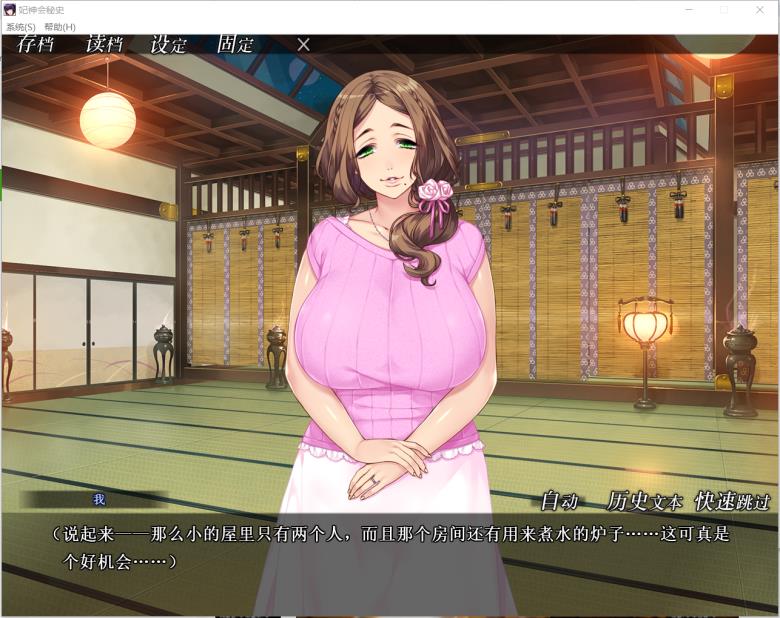Open the 读档 load menu
The image size is (780, 618).
click(103, 44)
